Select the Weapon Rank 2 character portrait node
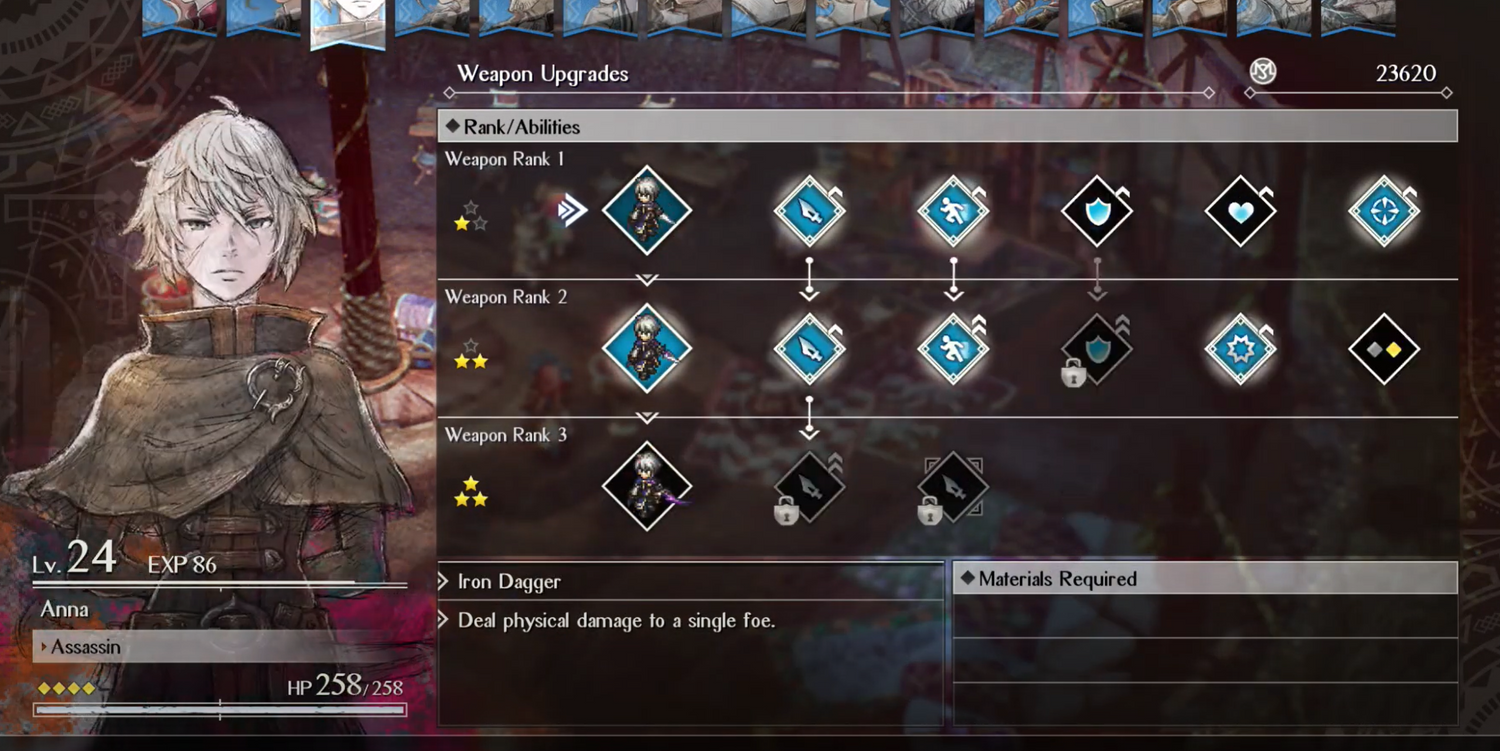Viewport: 1500px width, 751px height. pos(647,349)
